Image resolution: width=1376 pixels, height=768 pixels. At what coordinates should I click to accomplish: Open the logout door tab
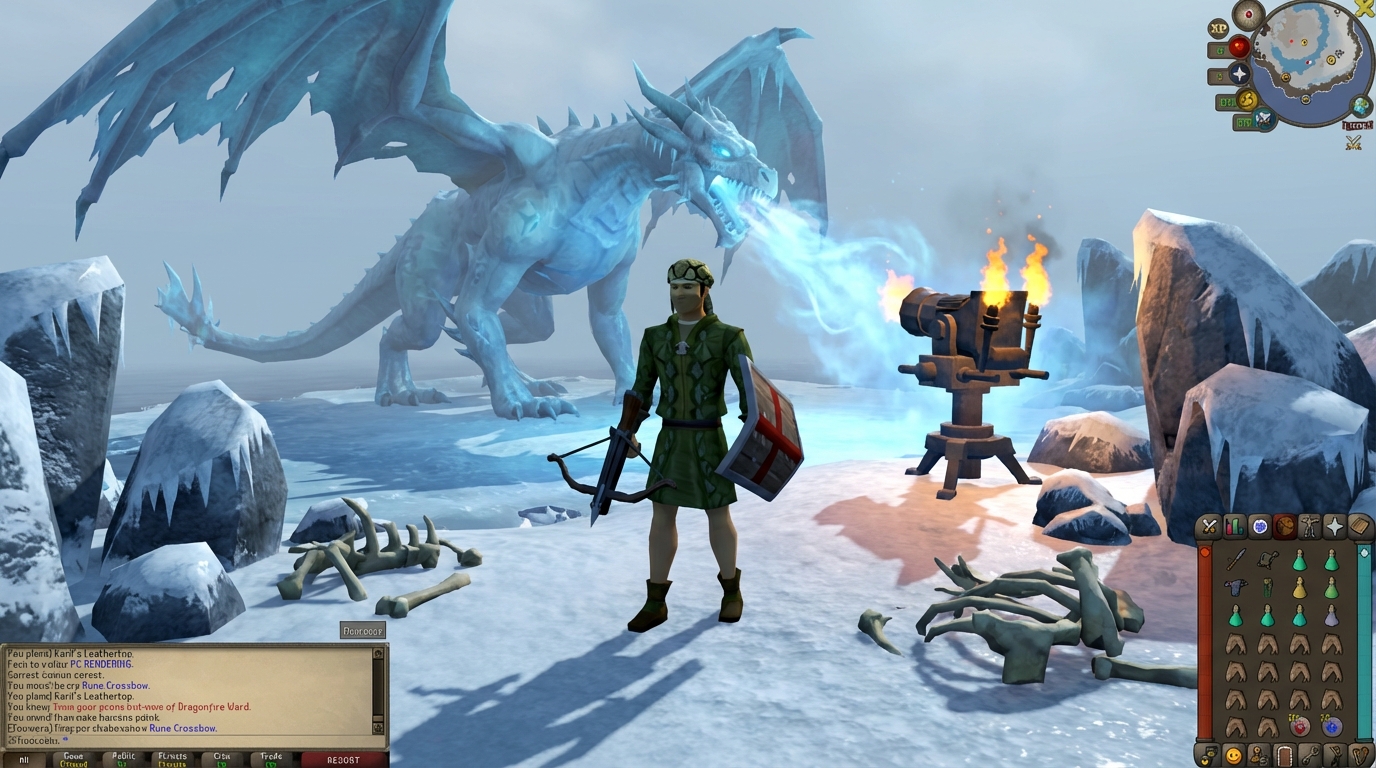coord(1284,755)
